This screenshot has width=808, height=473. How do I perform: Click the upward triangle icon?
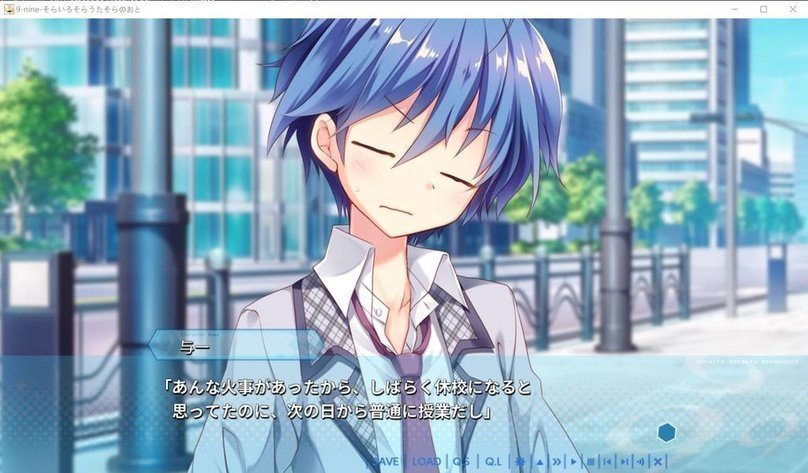tap(539, 461)
